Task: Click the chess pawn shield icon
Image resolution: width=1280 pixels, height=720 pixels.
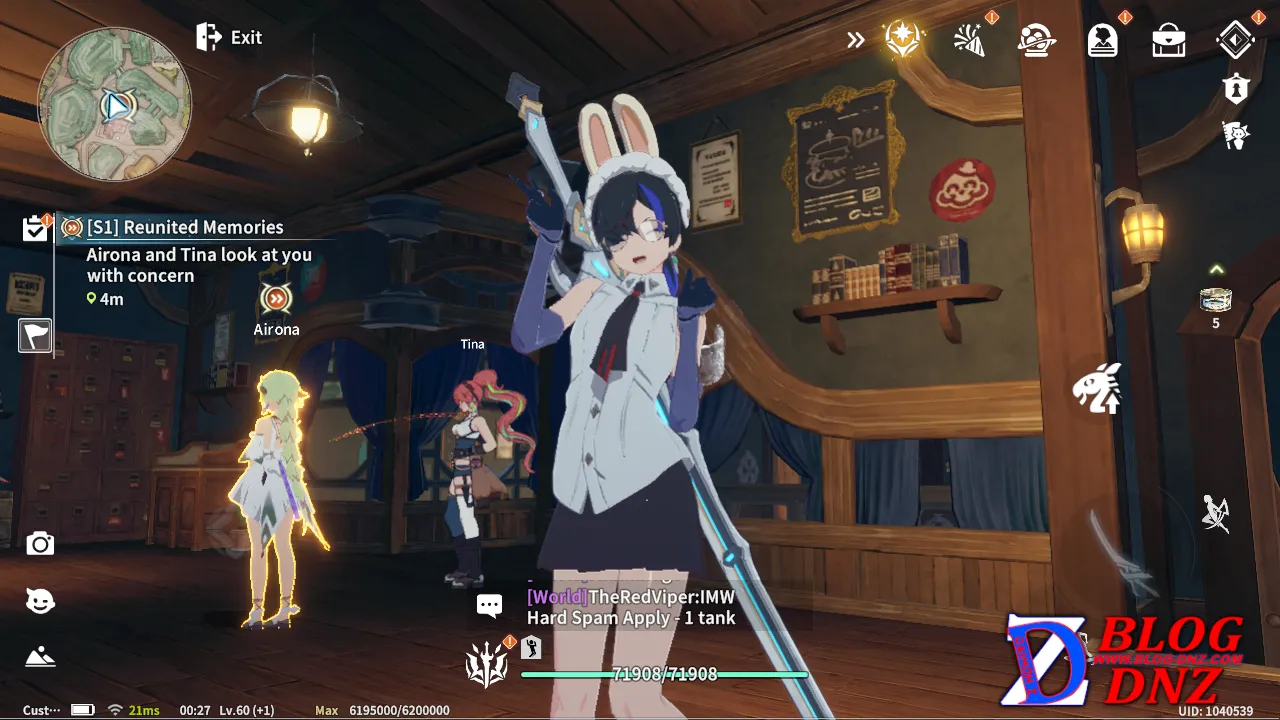Action: click(1236, 89)
